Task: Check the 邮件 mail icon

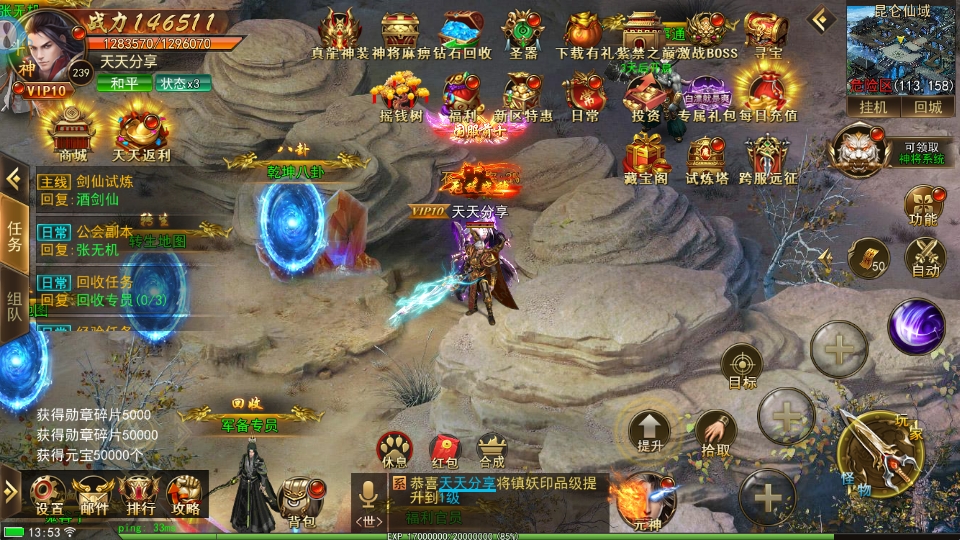Action: point(94,493)
